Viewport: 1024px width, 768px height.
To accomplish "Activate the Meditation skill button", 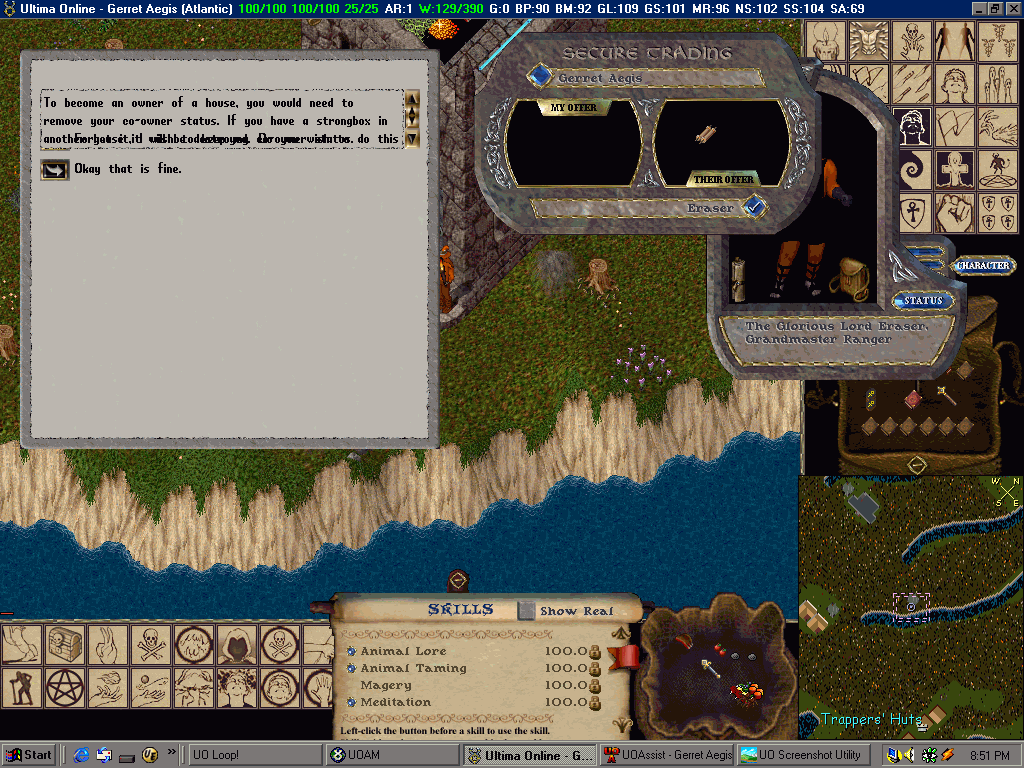I will (x=352, y=702).
